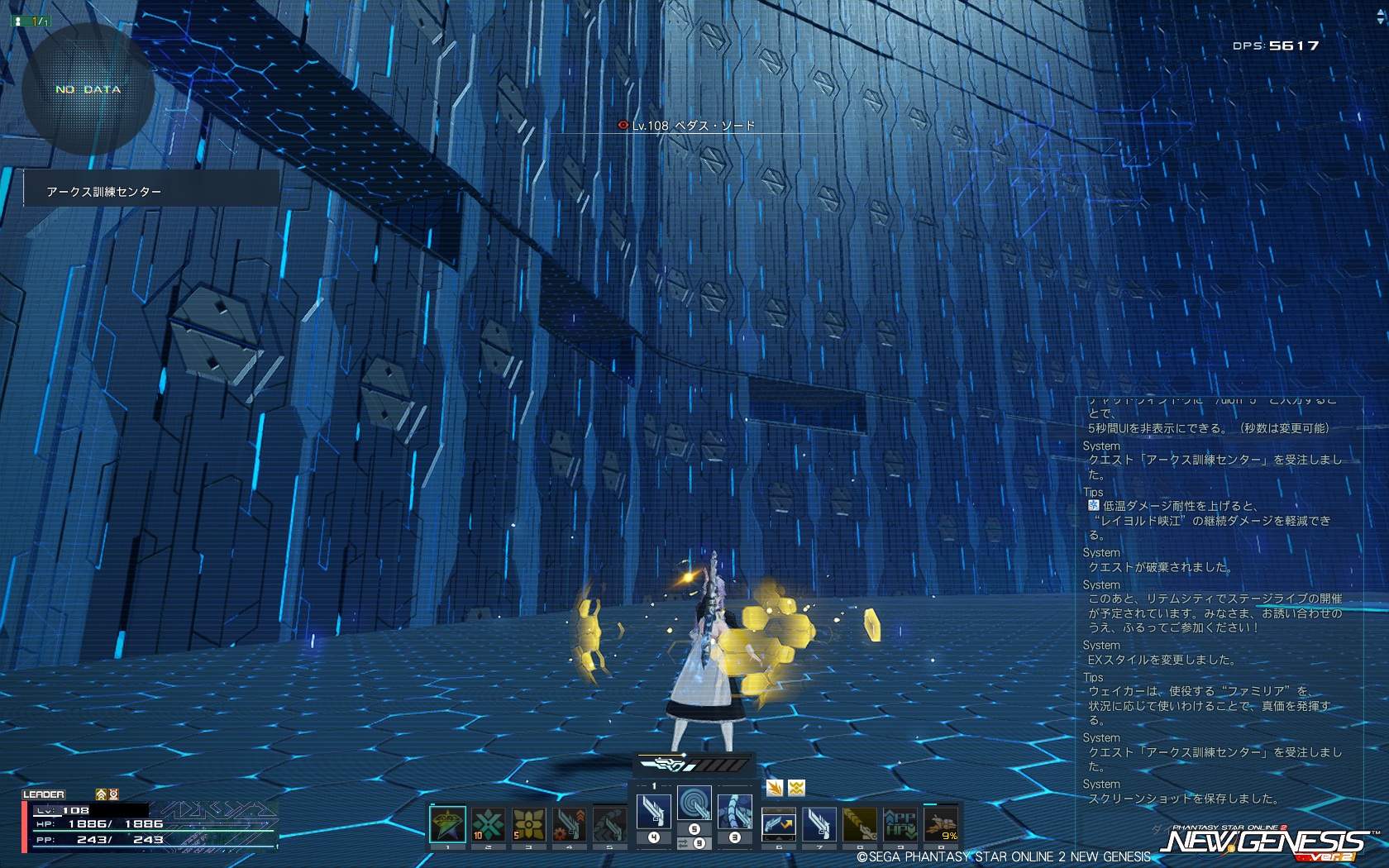The height and width of the screenshot is (868, 1389).
Task: Use the orange icon showing 9%
Action: [x=940, y=824]
